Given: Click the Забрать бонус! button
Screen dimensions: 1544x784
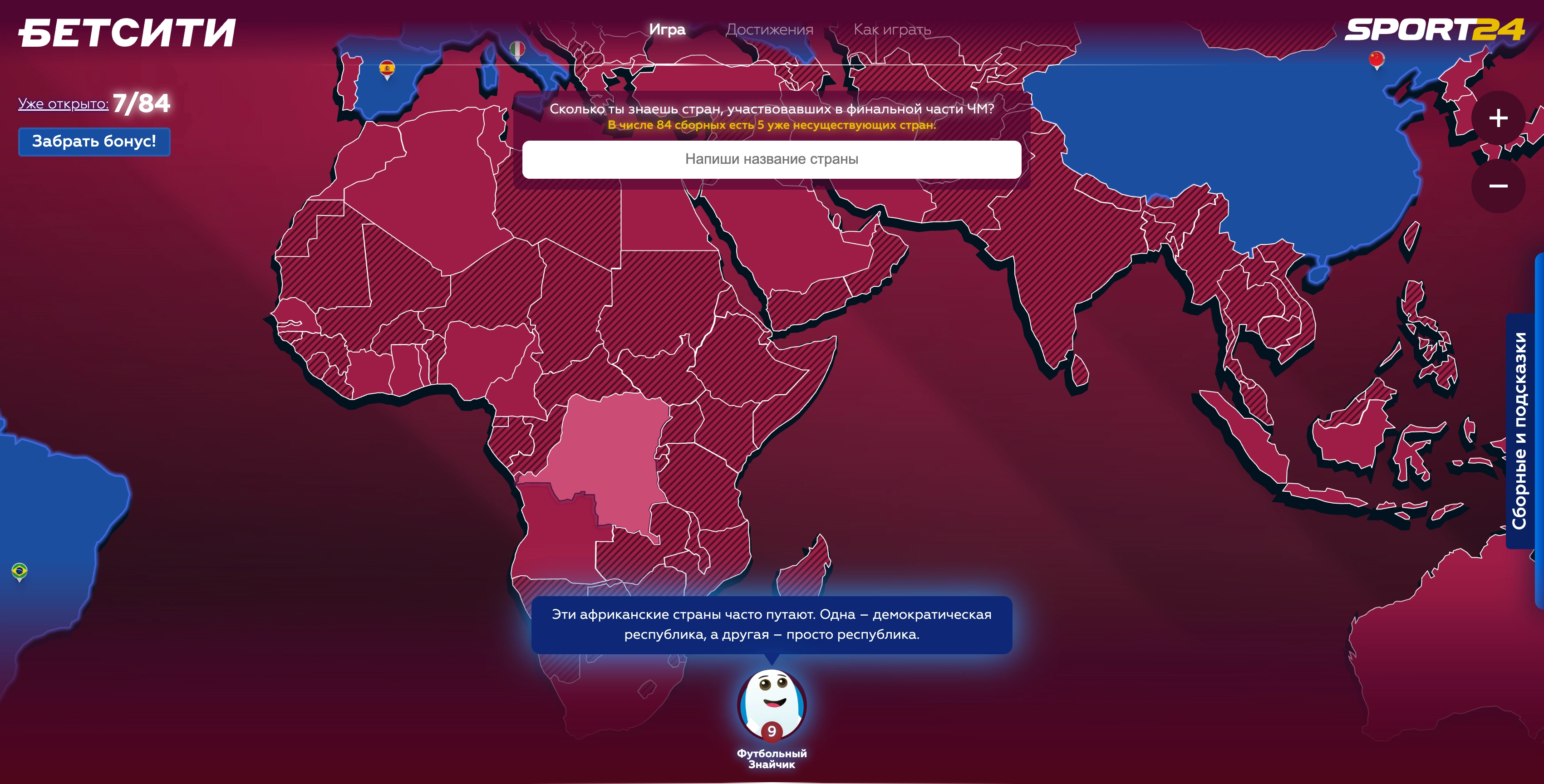Looking at the screenshot, I should pos(94,142).
